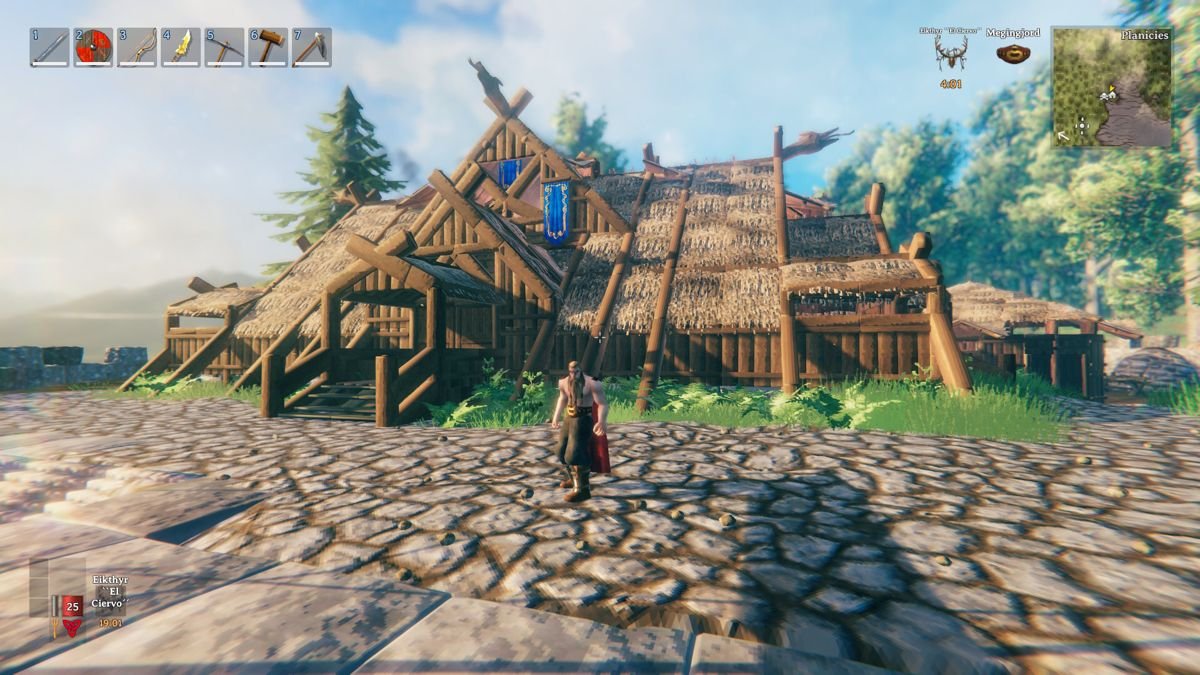Click the Eikthyr antler status icon

(951, 54)
